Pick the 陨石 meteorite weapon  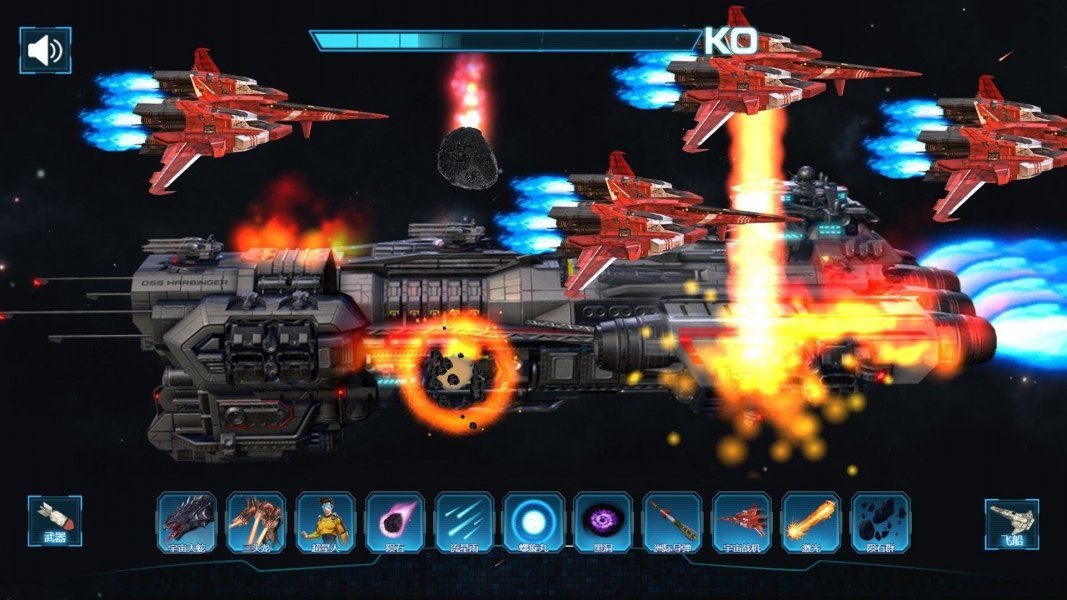395,522
